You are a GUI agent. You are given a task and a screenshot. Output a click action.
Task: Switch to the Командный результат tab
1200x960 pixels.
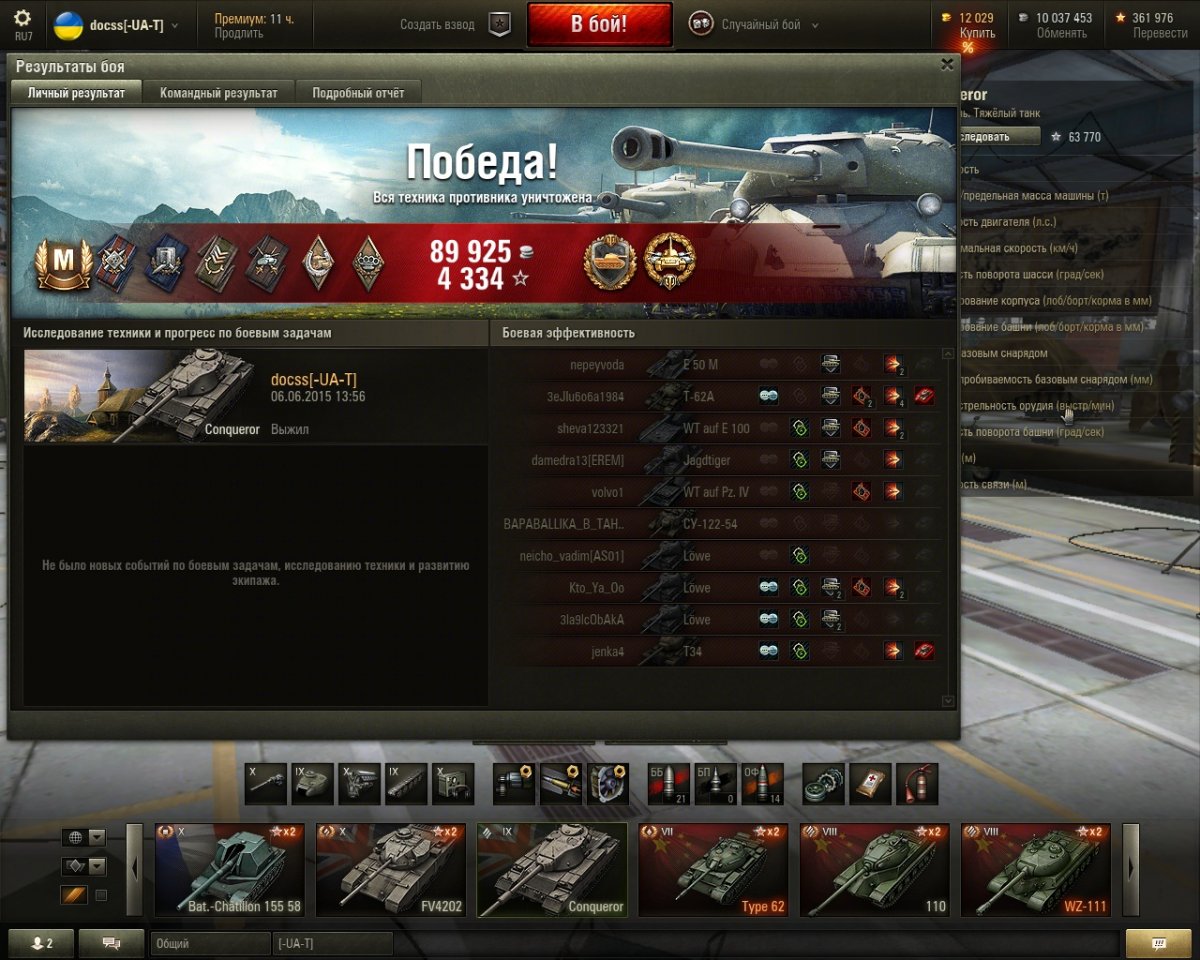point(219,93)
